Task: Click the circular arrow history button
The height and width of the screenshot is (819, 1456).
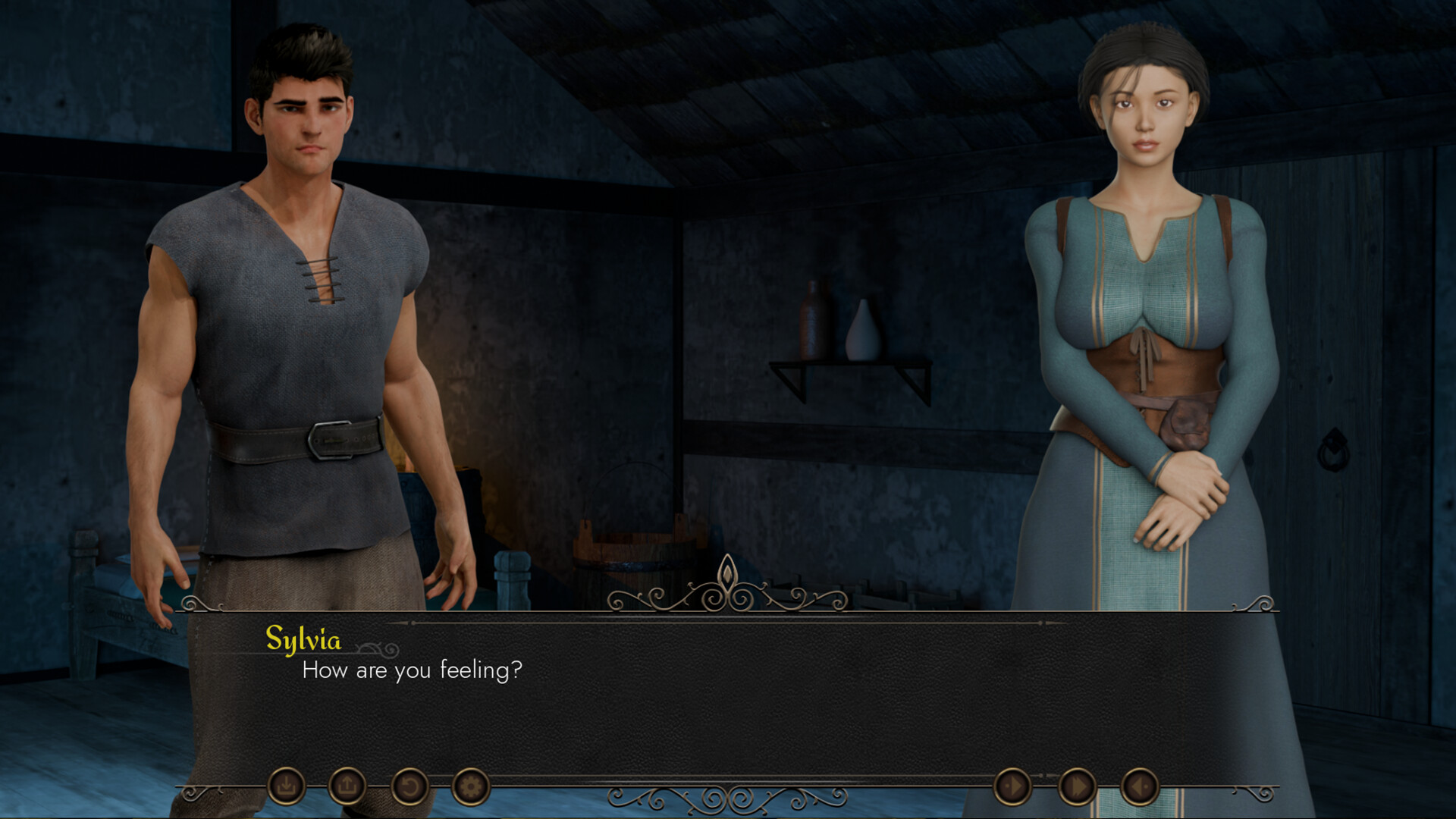Action: click(409, 786)
